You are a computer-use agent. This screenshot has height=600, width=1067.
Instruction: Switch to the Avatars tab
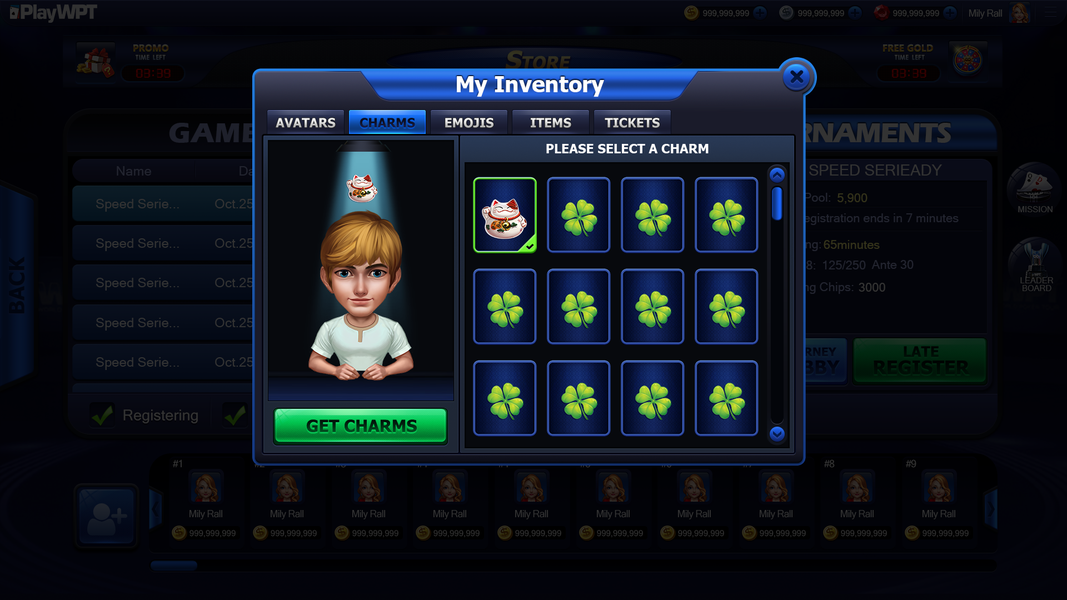305,122
